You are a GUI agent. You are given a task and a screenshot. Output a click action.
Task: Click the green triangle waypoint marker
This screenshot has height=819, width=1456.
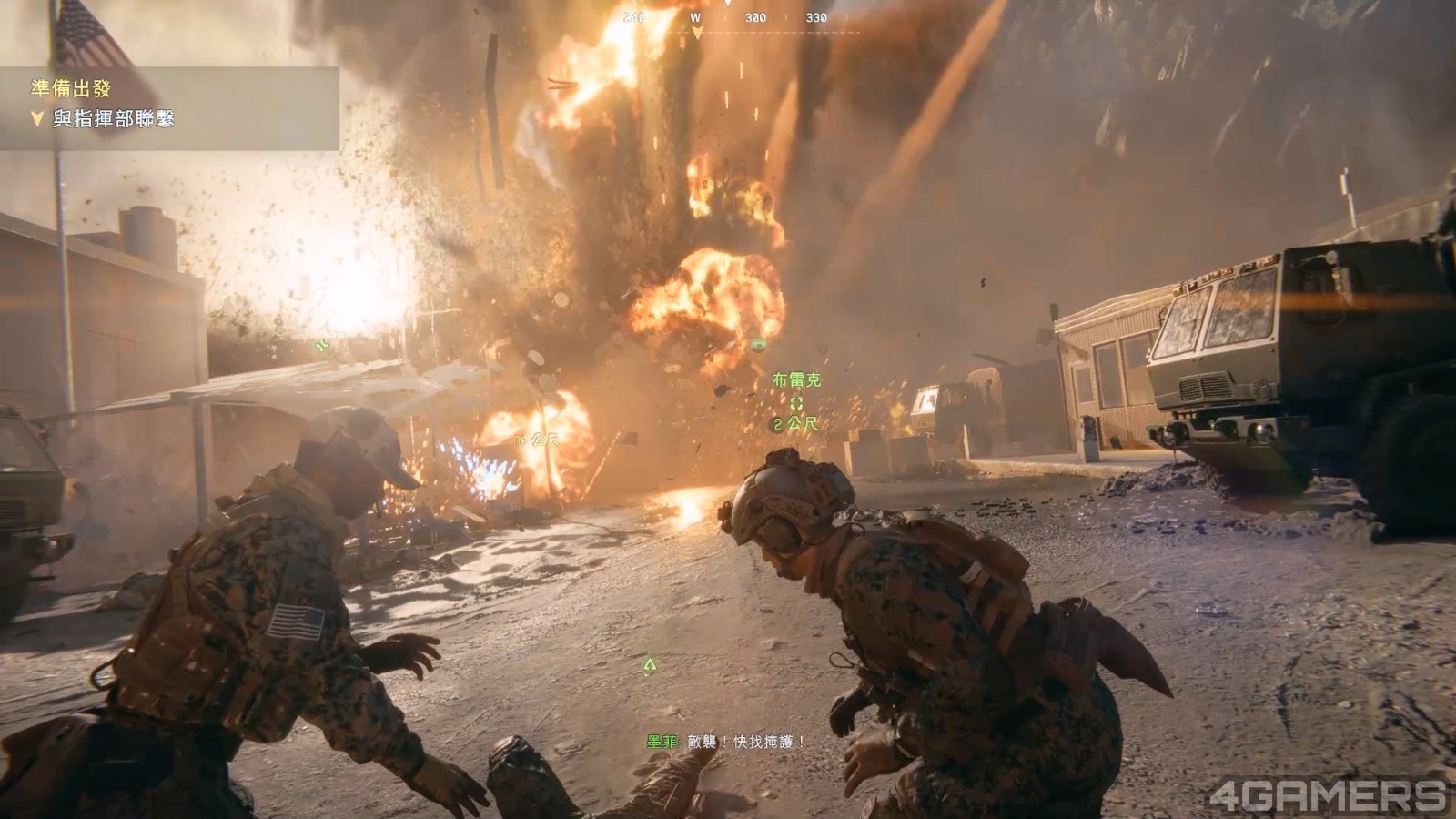click(x=649, y=666)
